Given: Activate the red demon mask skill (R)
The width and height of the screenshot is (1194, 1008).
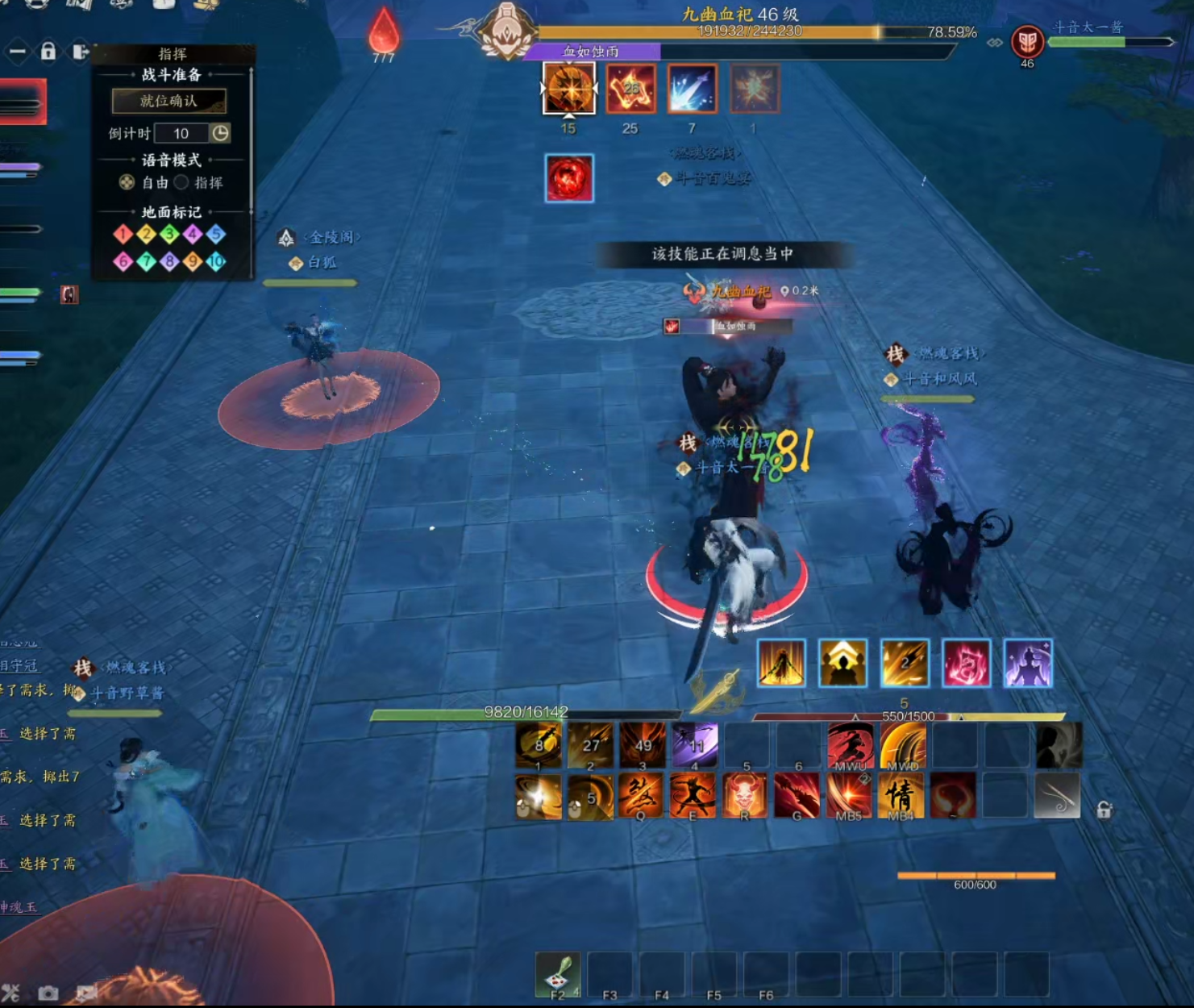Looking at the screenshot, I should click(x=745, y=794).
